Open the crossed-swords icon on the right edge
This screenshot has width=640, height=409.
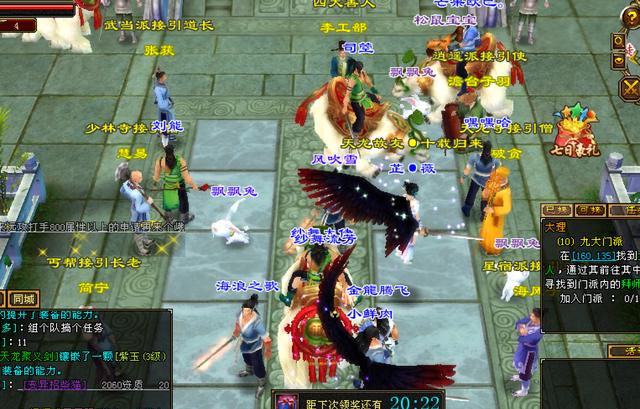click(x=630, y=90)
